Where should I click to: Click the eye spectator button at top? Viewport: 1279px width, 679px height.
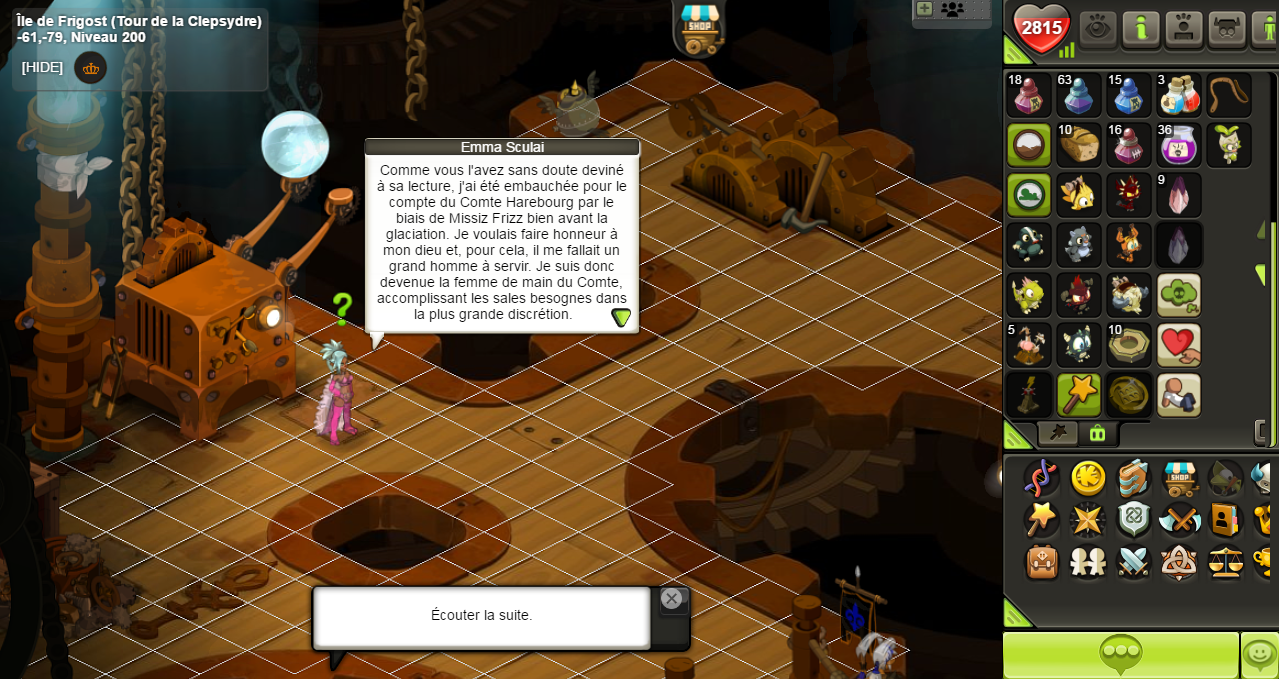coord(1097,28)
